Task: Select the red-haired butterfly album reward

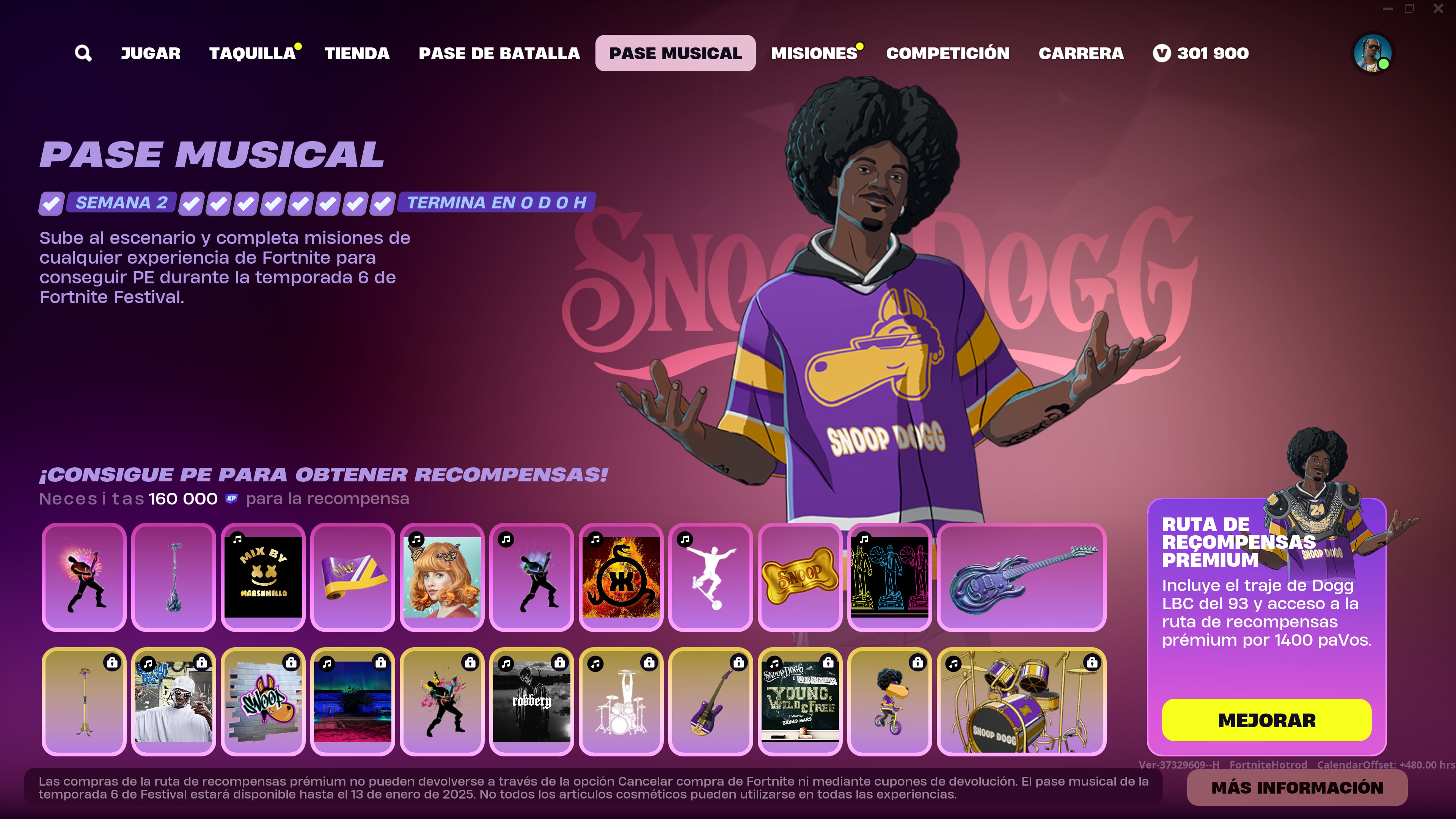Action: [x=442, y=577]
